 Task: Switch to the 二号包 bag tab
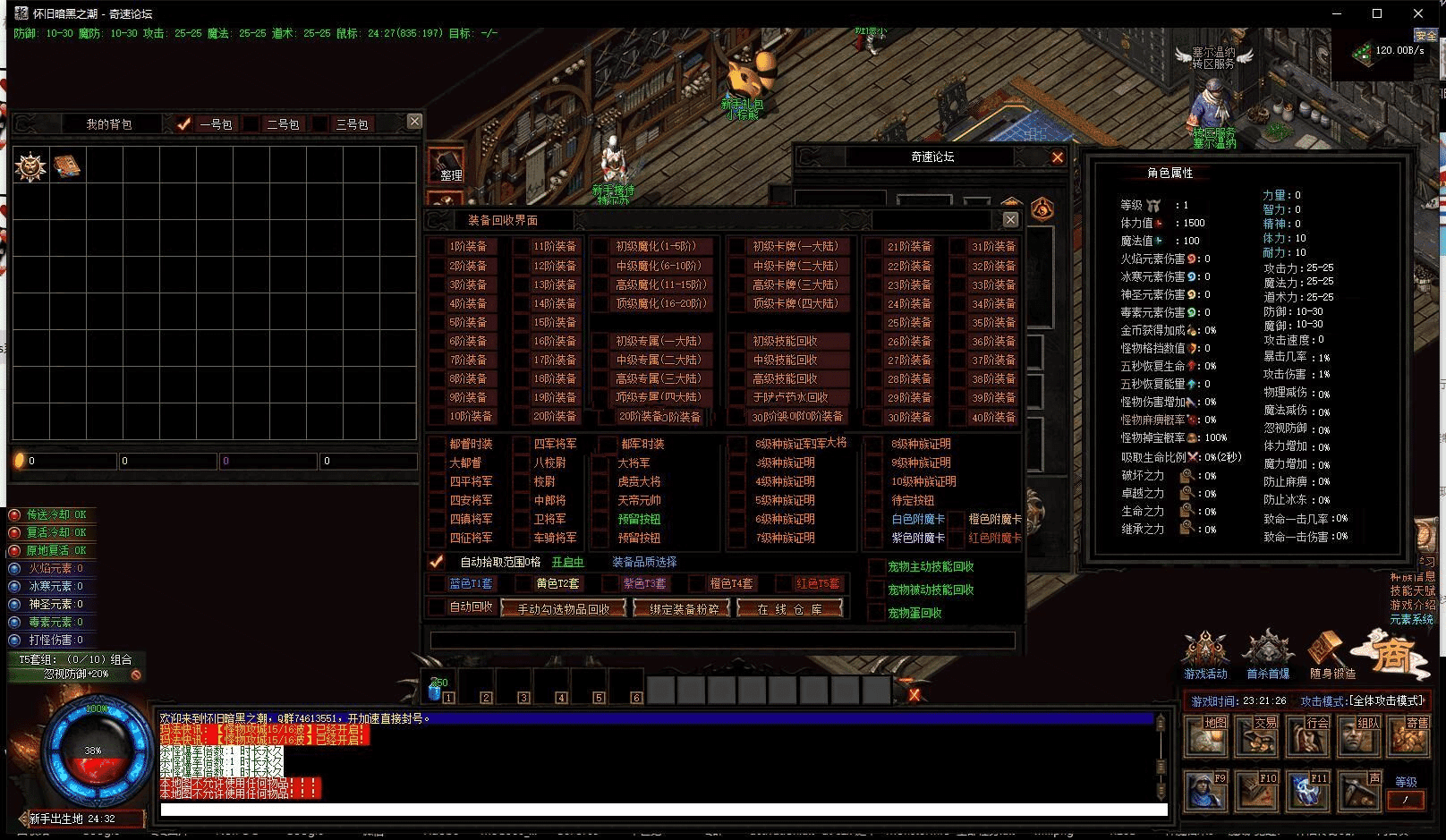click(x=253, y=124)
